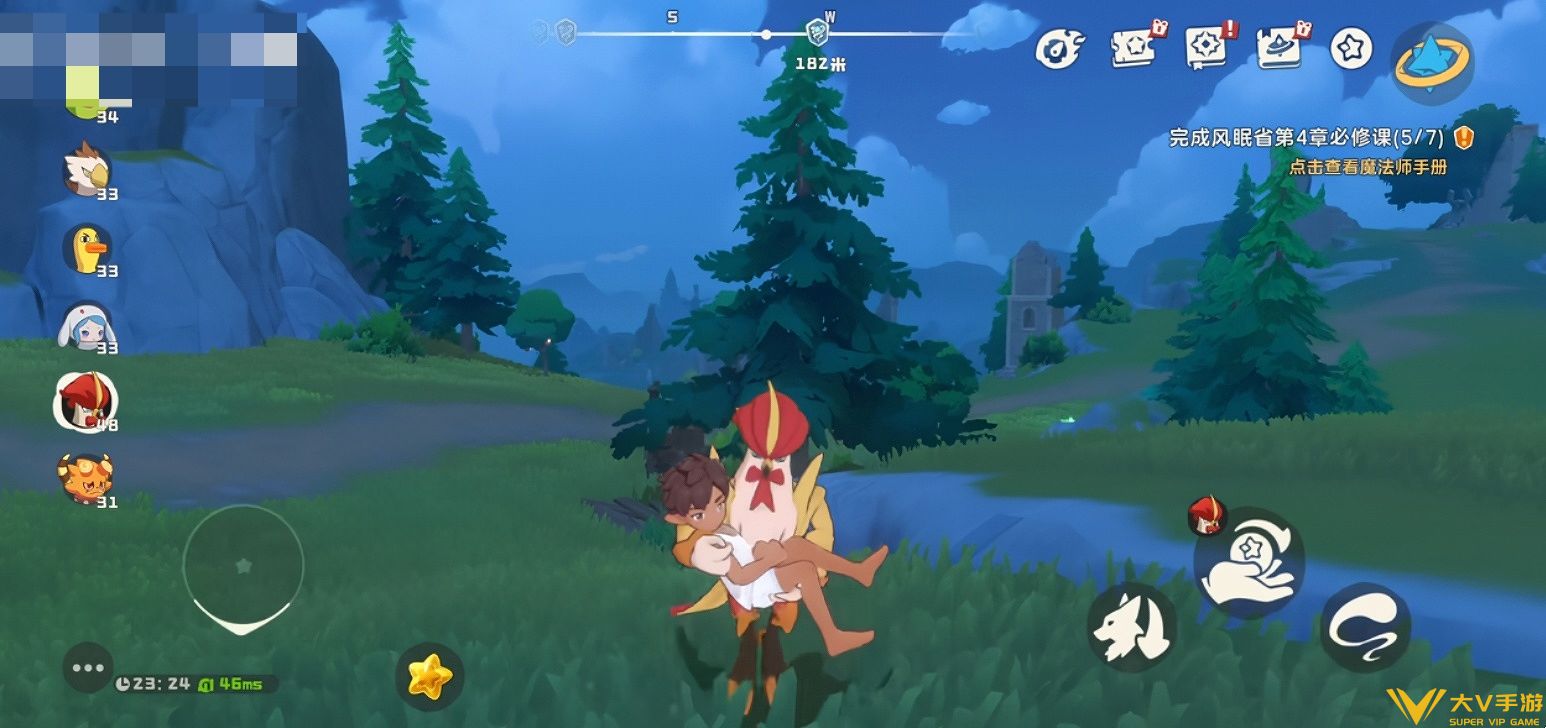Image resolution: width=1546 pixels, height=728 pixels.
Task: Select the yellow duck pet portrait
Action: (x=87, y=248)
